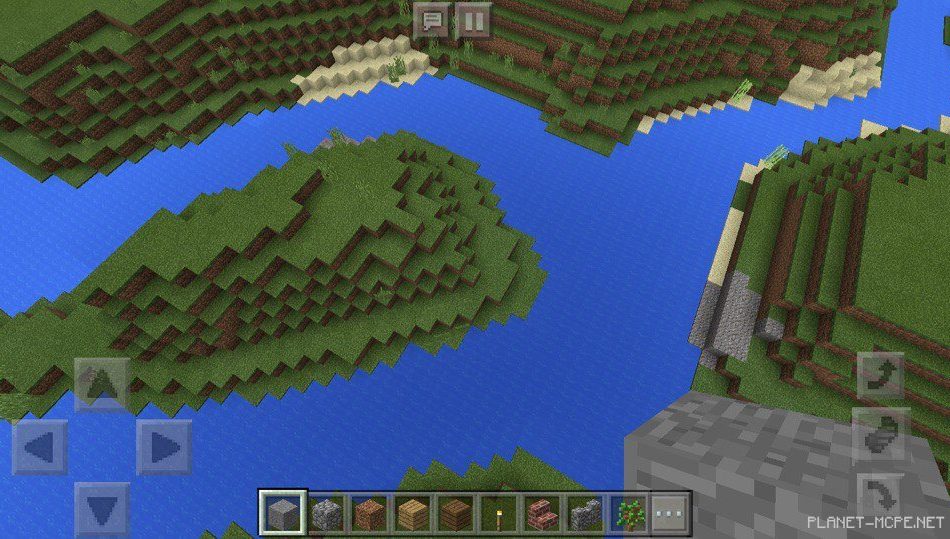The height and width of the screenshot is (539, 950).
Task: Select the smooth stone block slot
Action: (x=283, y=514)
